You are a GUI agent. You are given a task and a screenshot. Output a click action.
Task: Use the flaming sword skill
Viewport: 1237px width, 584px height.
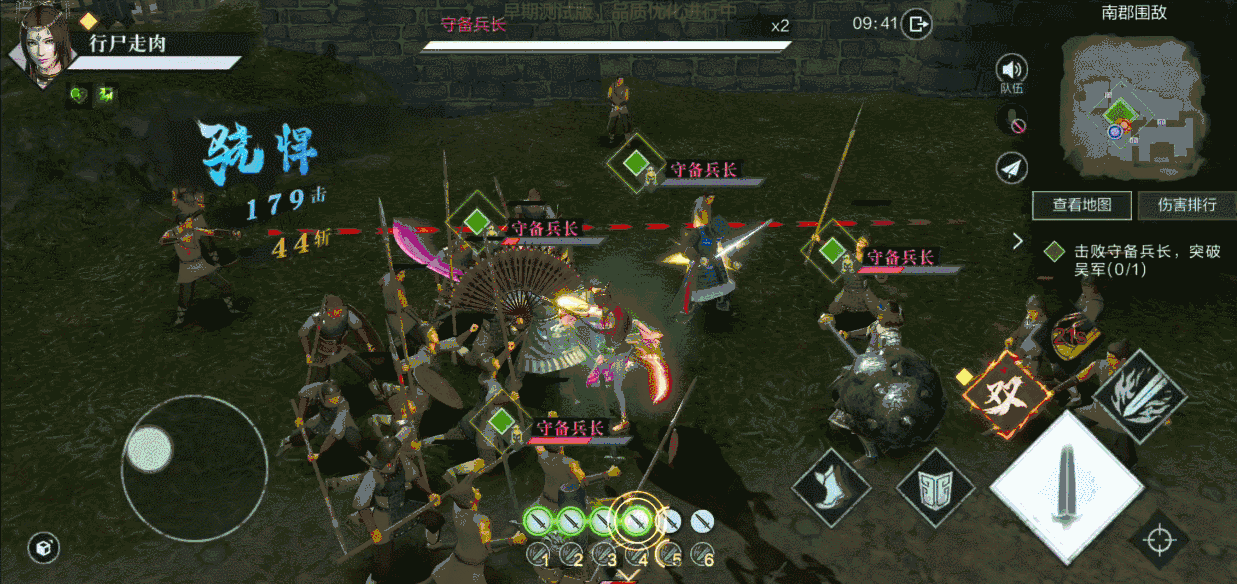(x=1139, y=395)
